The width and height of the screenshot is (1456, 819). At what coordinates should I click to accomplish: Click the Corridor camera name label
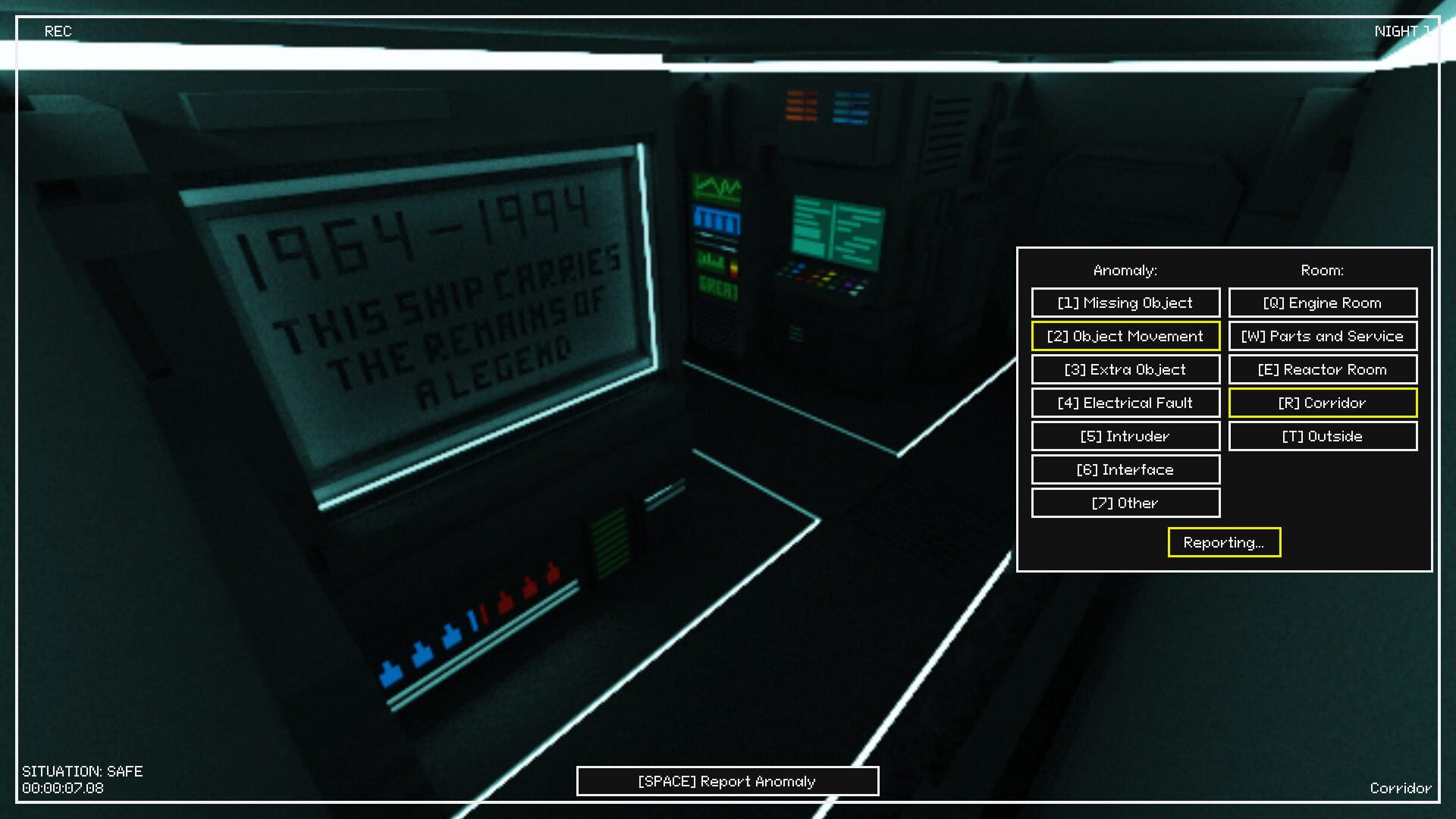(1401, 788)
